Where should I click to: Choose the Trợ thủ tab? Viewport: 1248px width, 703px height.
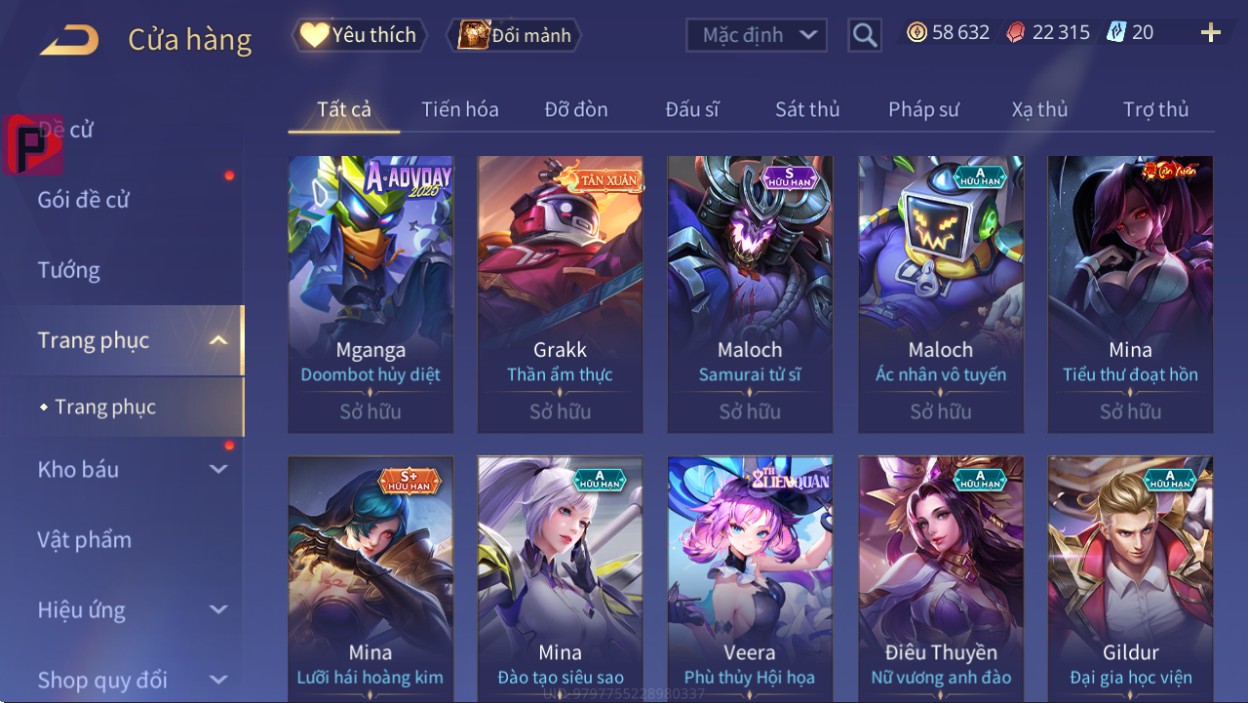click(1155, 109)
